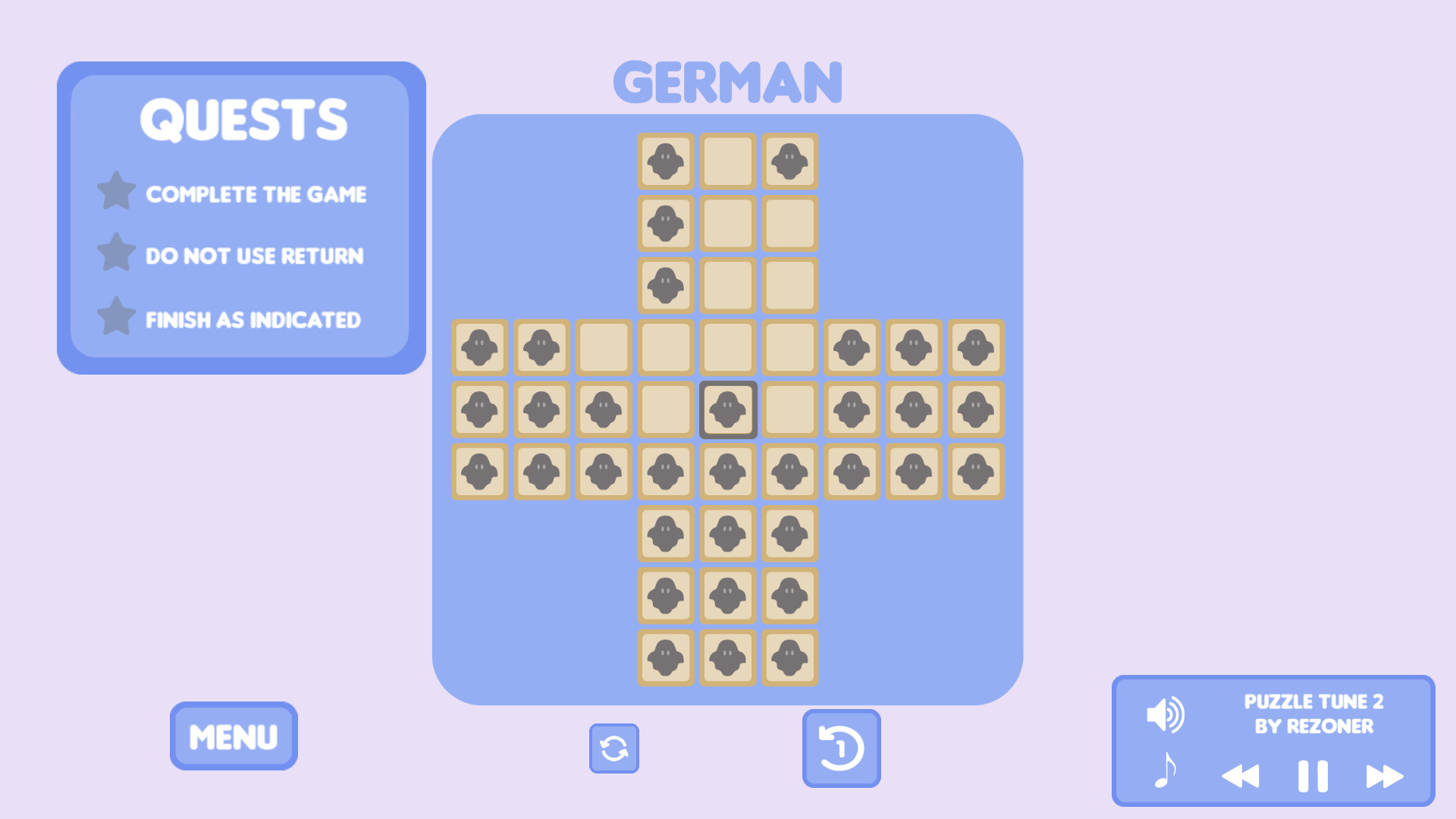Click the return move icon
1456x819 pixels.
(841, 747)
